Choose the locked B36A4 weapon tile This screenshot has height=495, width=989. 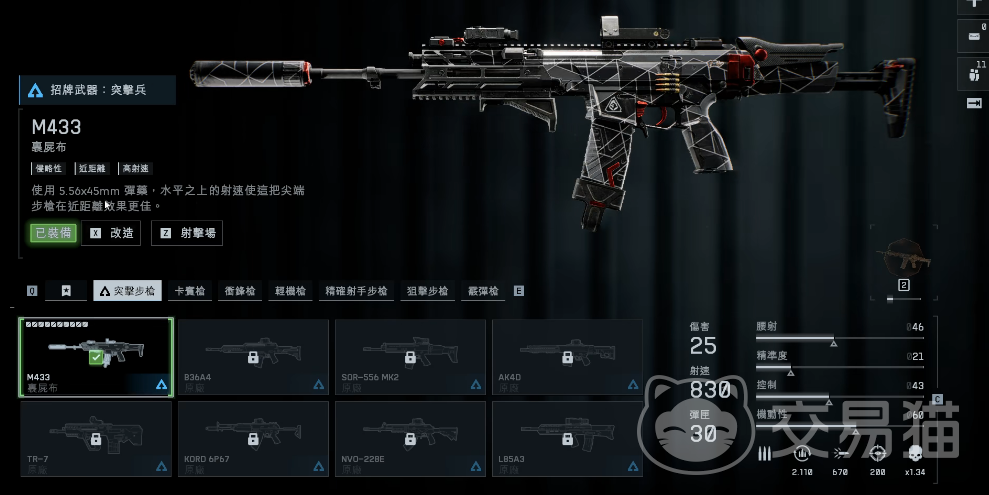(253, 357)
